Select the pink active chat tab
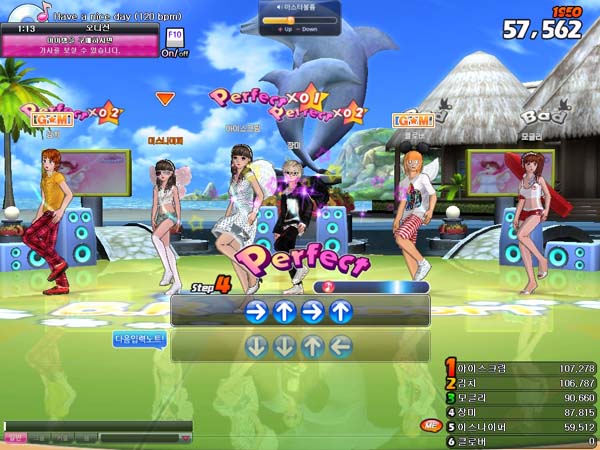 15,437
